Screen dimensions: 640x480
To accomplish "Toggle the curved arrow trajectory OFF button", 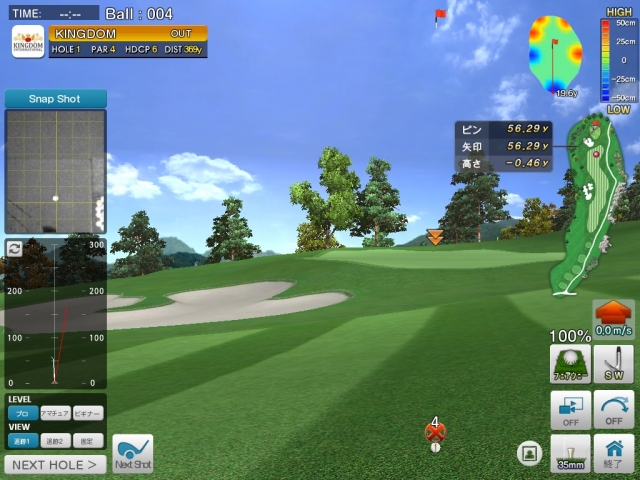I will point(613,409).
